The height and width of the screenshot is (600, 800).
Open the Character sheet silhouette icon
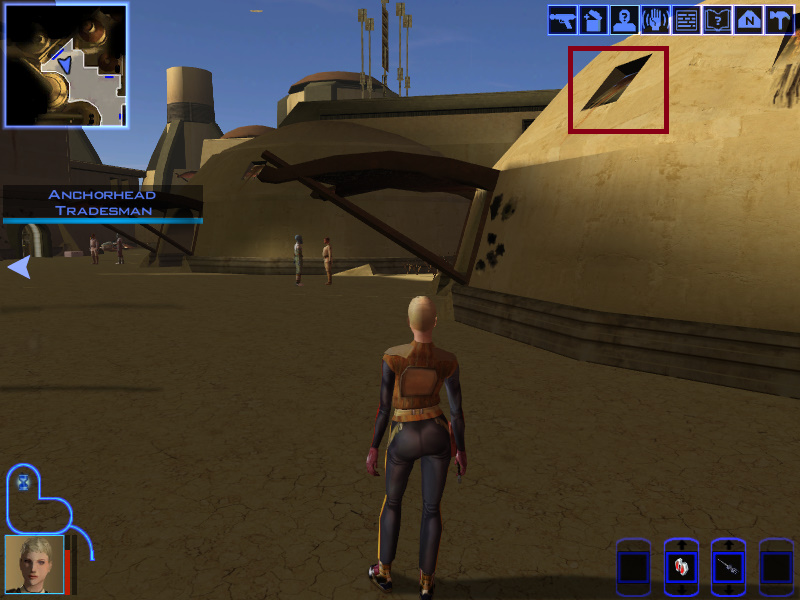pos(624,20)
